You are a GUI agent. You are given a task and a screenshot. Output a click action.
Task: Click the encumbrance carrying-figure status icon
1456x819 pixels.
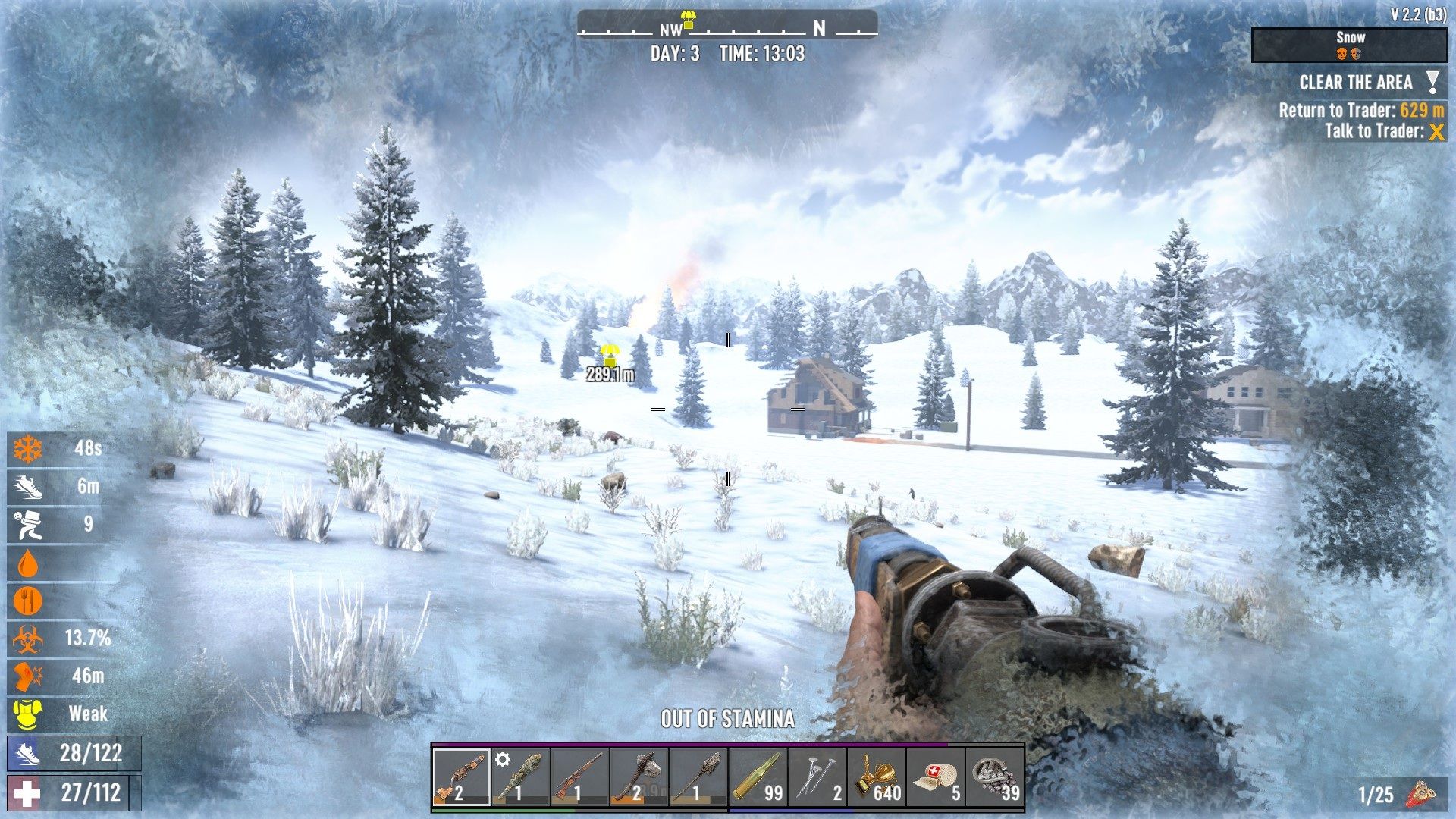coord(28,525)
